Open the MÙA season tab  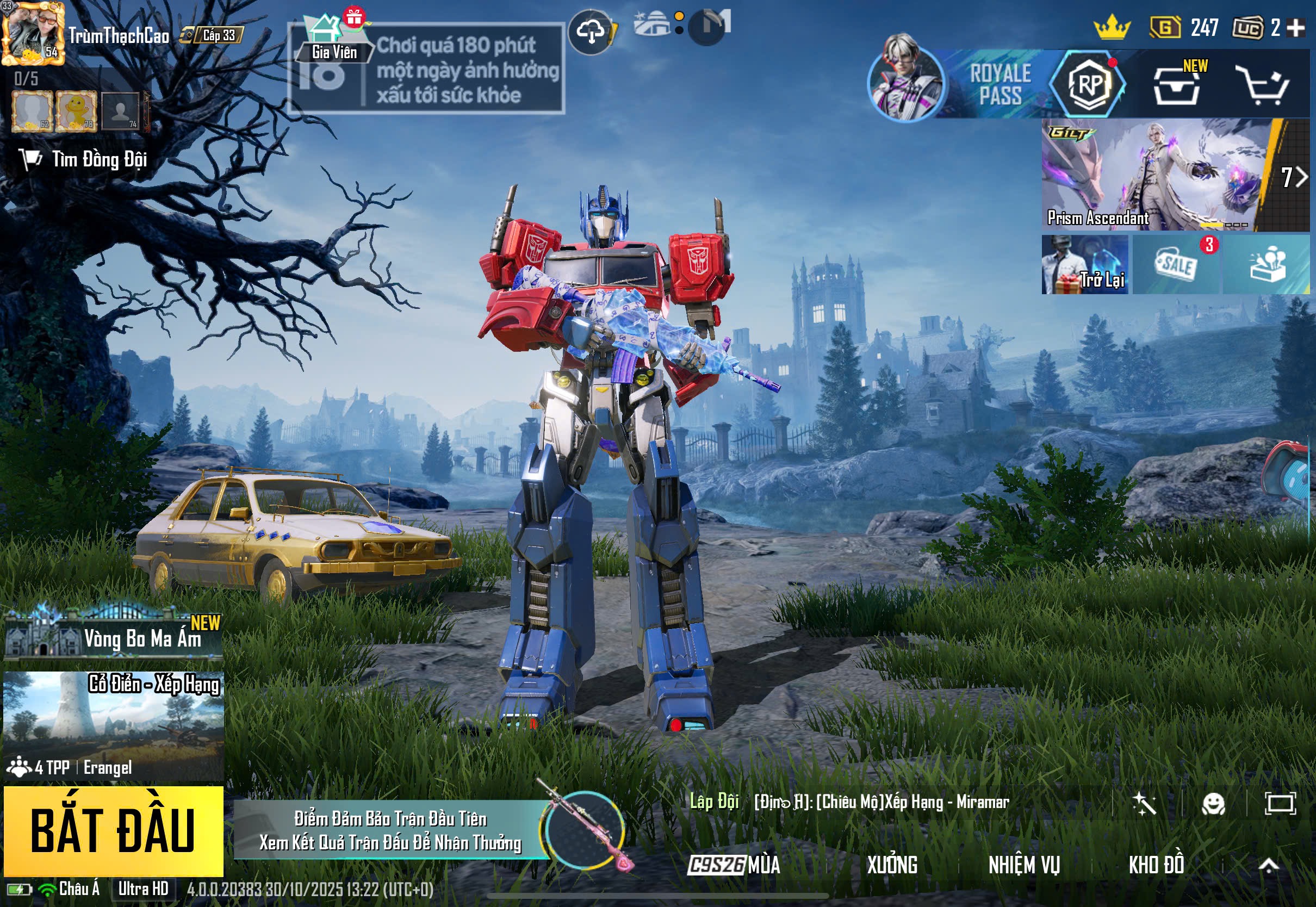tap(734, 865)
